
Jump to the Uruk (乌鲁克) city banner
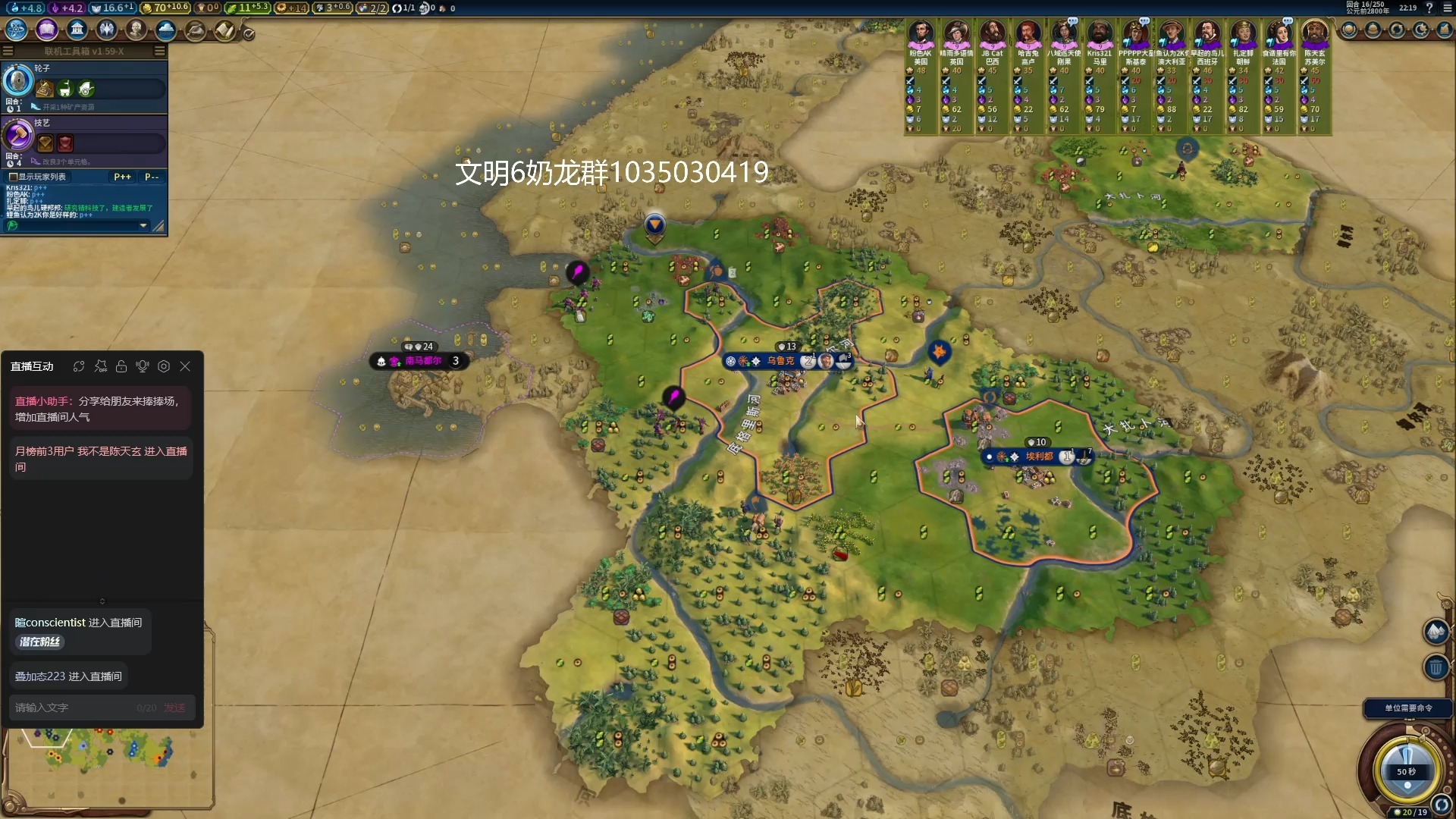(x=780, y=361)
